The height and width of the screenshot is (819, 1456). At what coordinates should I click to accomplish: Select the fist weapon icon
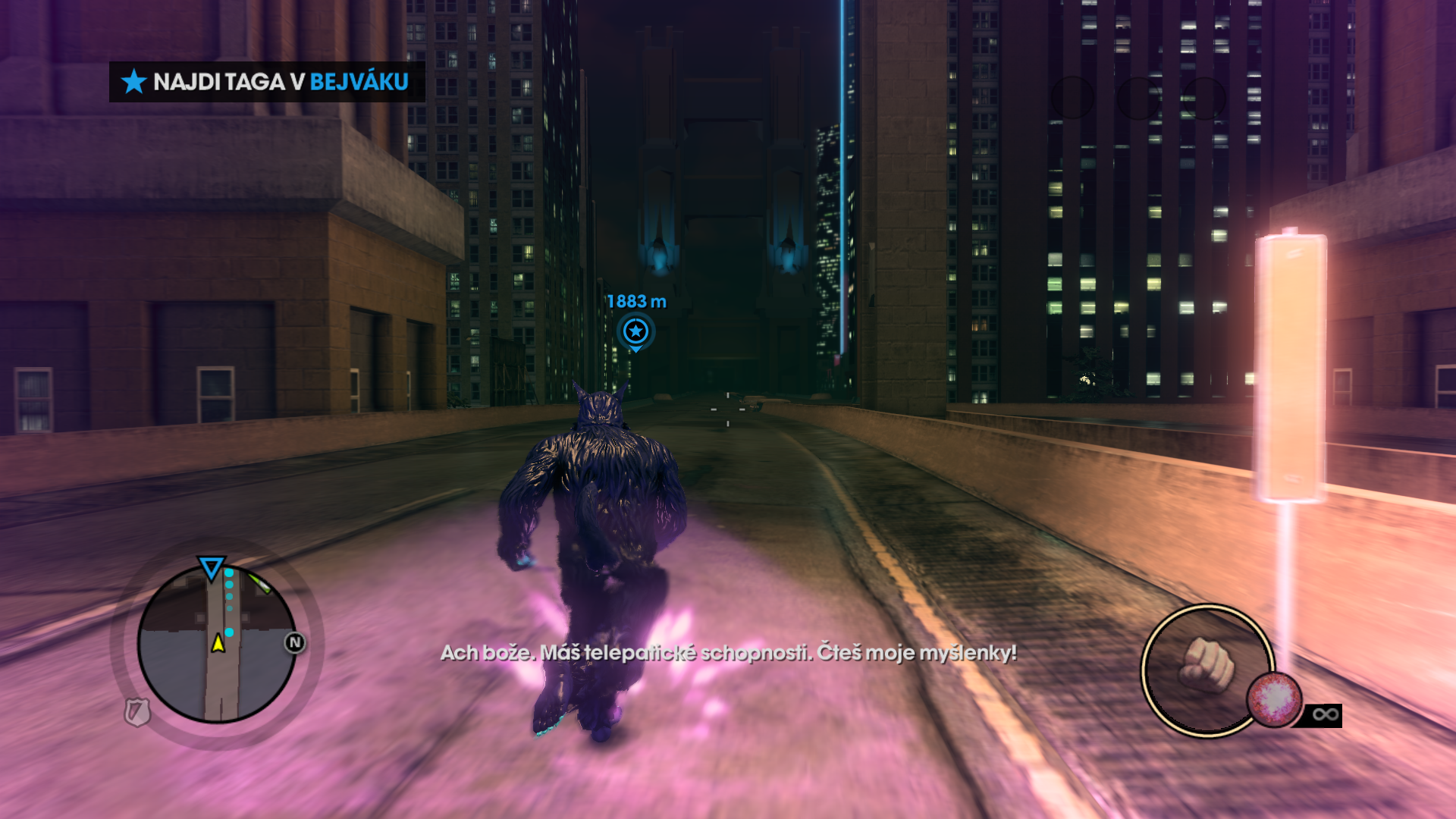1206,666
